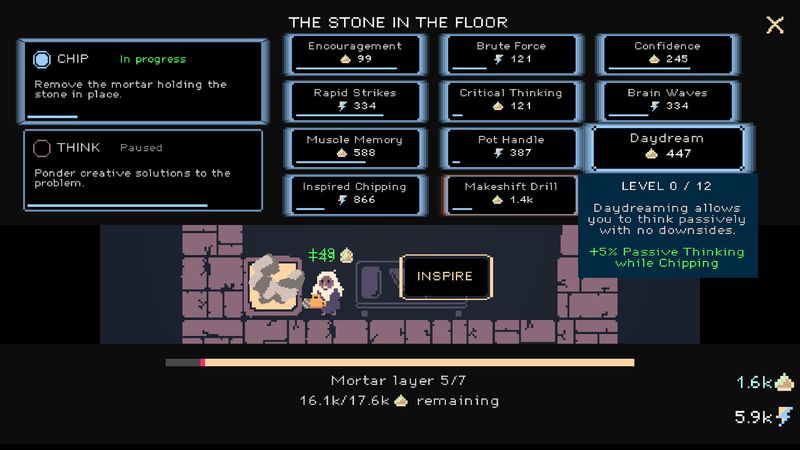Buy the Confidence upgrade
The width and height of the screenshot is (800, 450).
tap(667, 54)
